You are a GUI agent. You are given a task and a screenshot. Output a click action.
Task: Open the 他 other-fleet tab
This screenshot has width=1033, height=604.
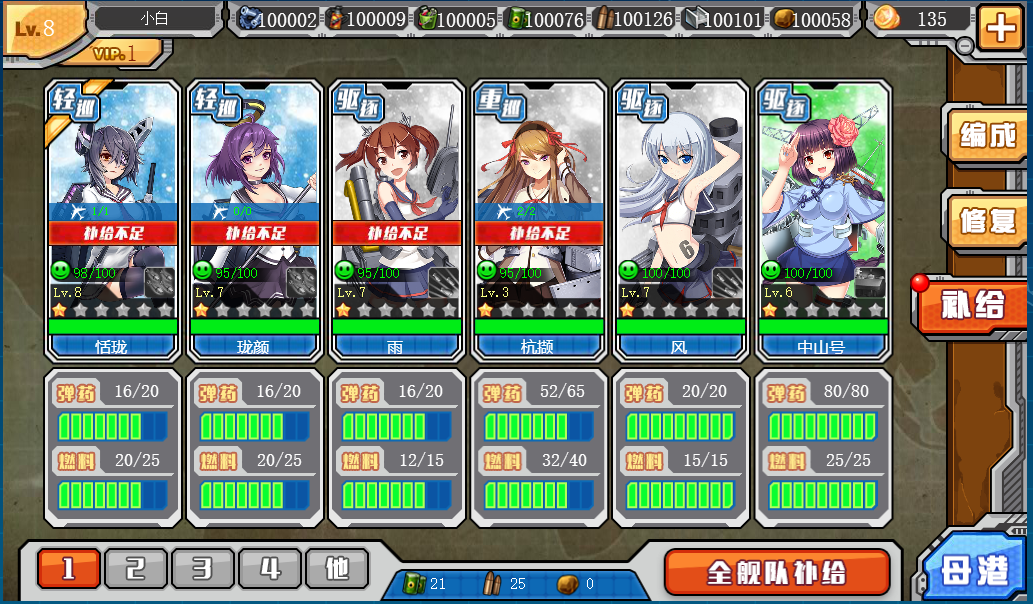click(x=337, y=569)
